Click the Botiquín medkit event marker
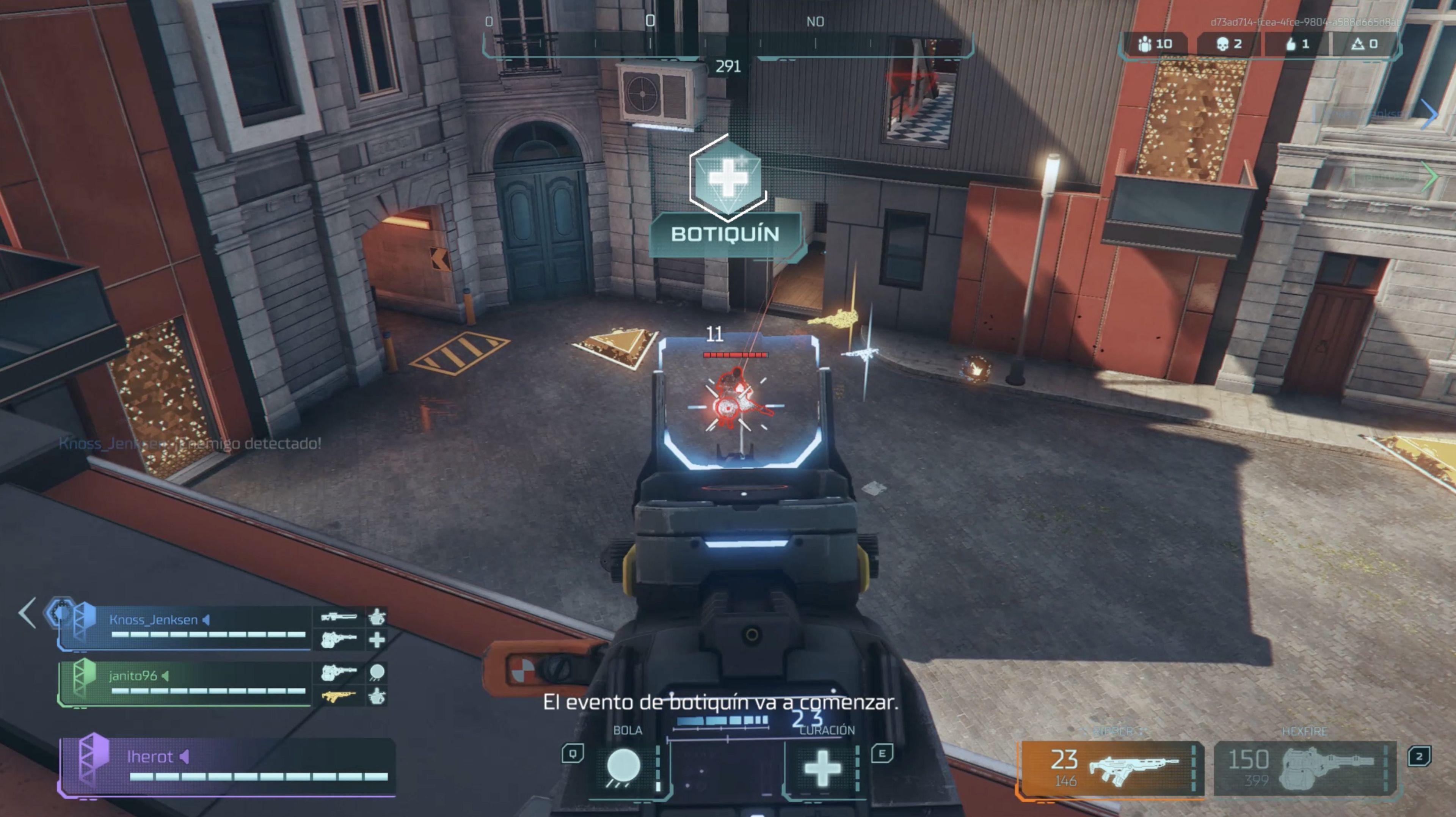 coord(728,178)
